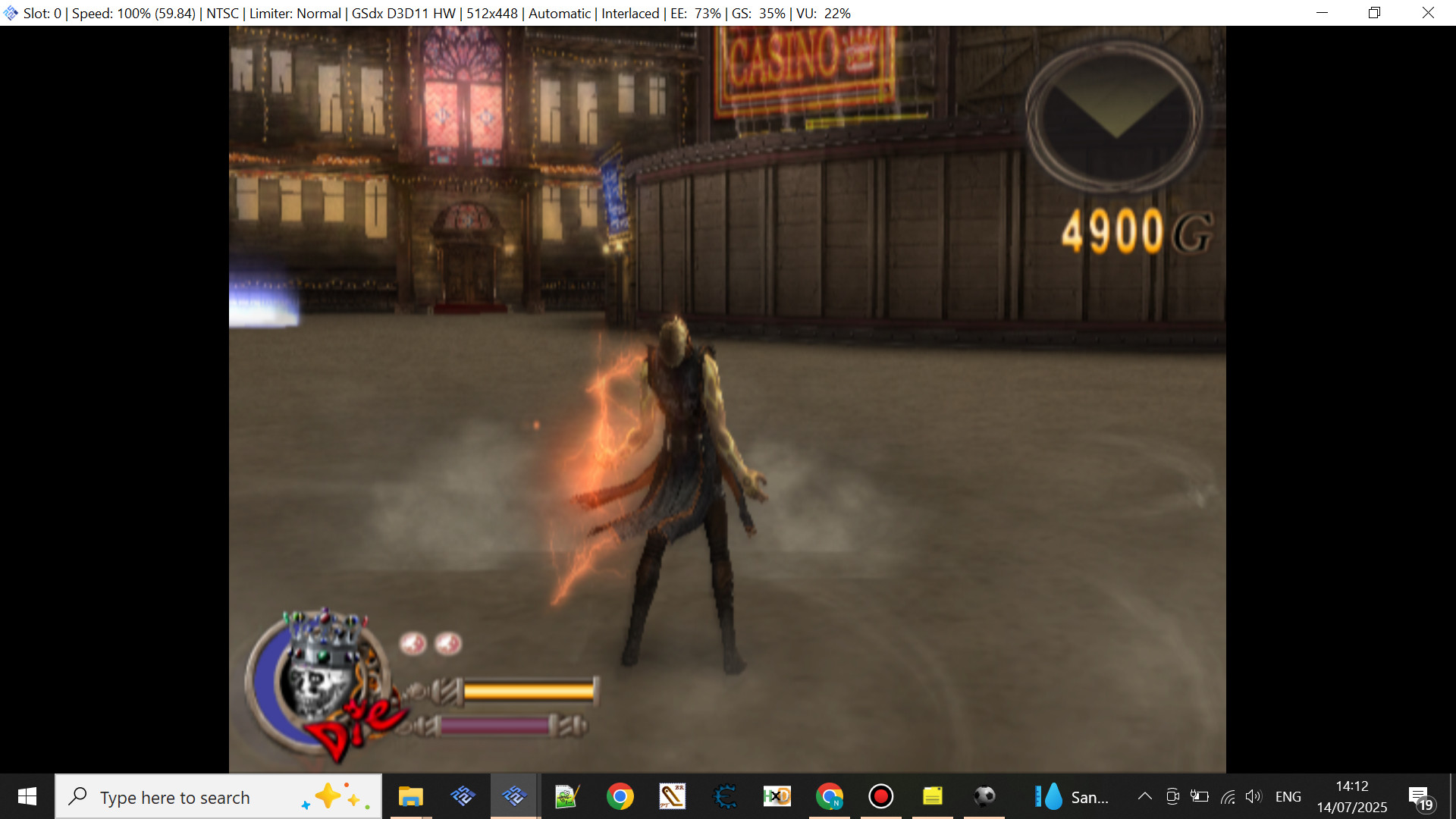Open Notepad++ from the taskbar
The width and height of the screenshot is (1456, 819).
[x=566, y=796]
